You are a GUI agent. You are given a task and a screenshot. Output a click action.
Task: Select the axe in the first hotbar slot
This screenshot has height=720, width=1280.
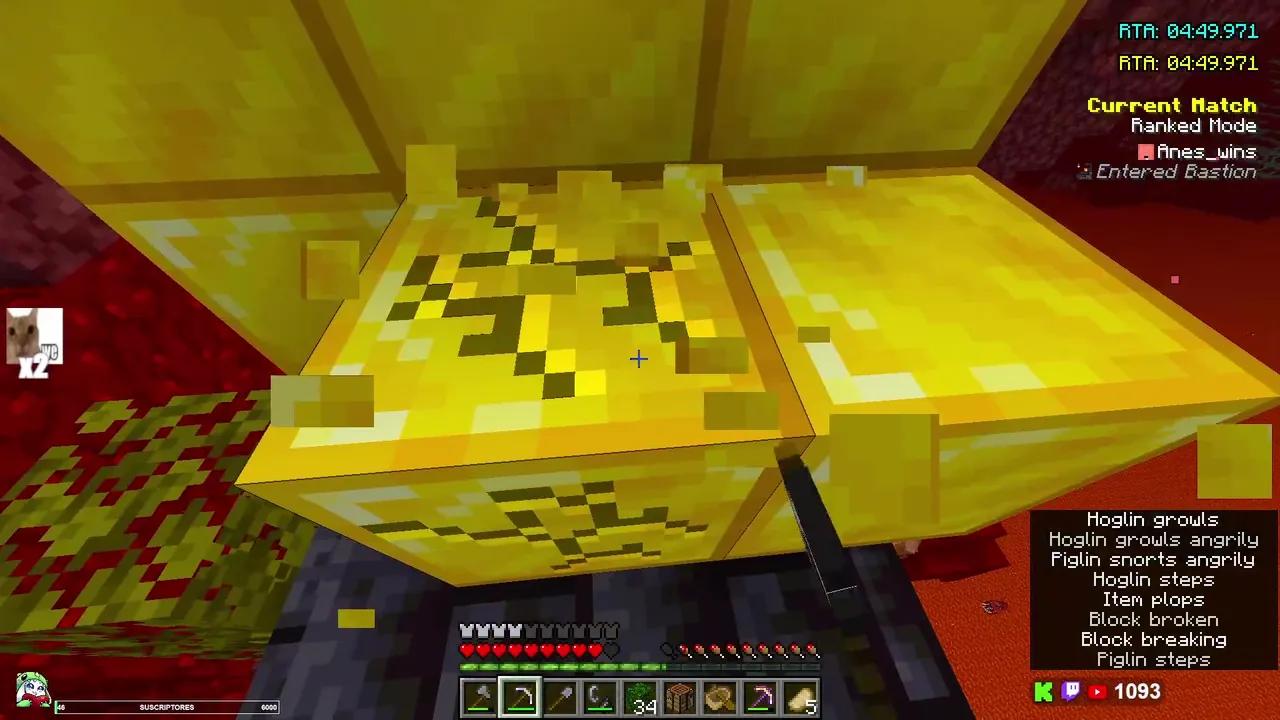(478, 695)
